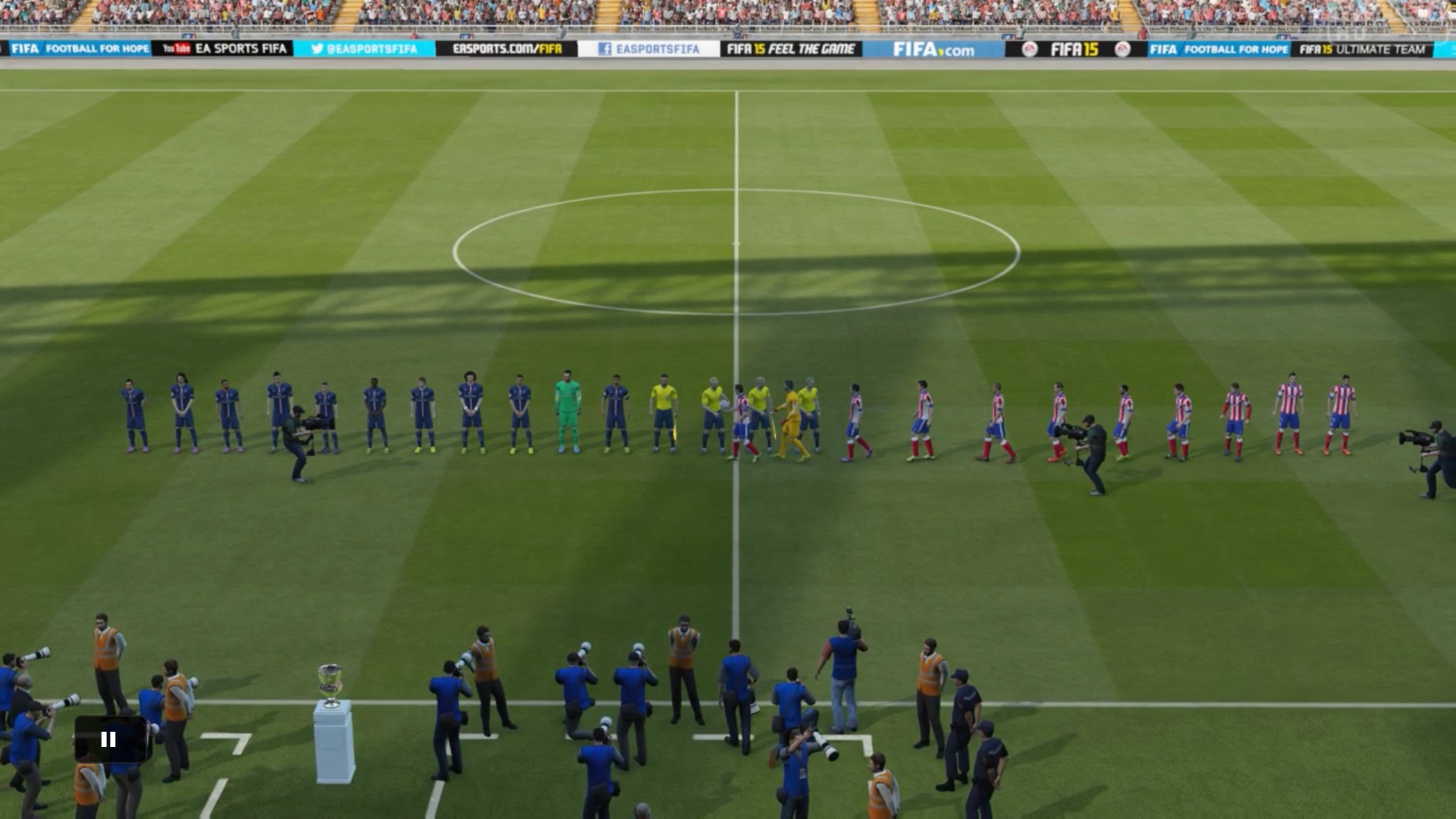Tap the pause button overlay

tap(109, 739)
